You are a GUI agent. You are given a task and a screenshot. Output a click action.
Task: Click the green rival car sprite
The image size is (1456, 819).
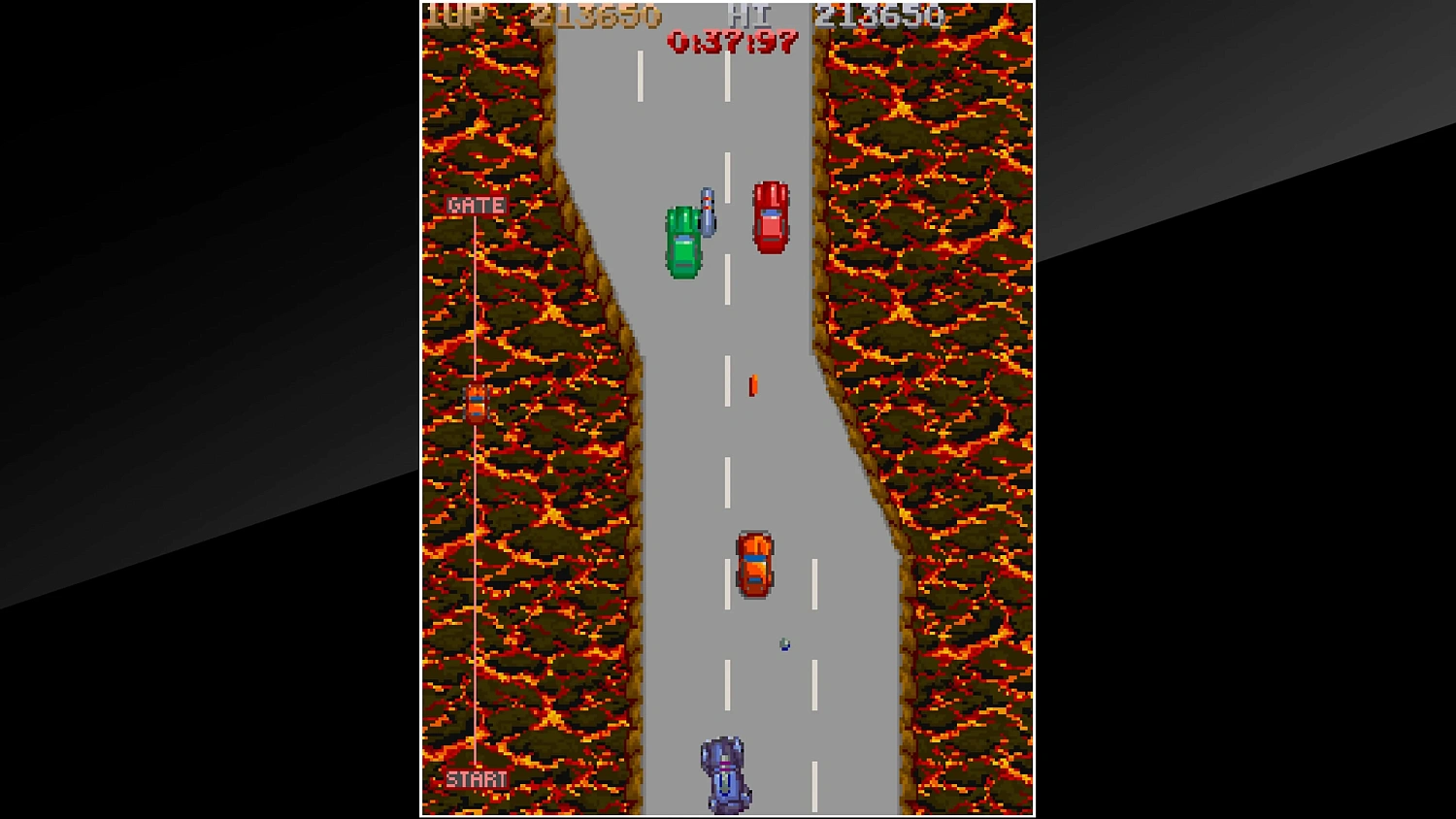pyautogui.click(x=684, y=243)
